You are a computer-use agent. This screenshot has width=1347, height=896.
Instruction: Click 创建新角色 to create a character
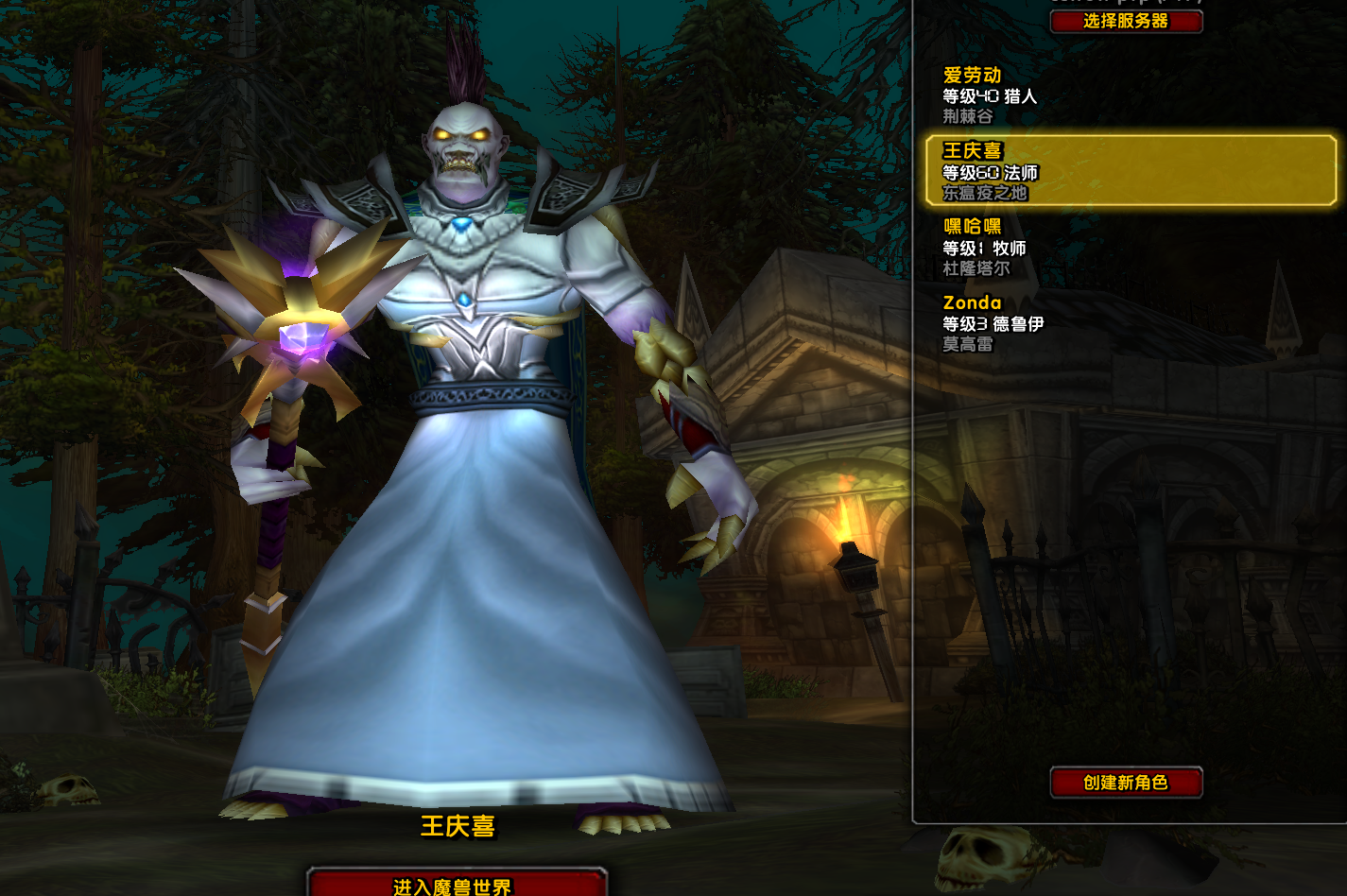click(x=1126, y=783)
